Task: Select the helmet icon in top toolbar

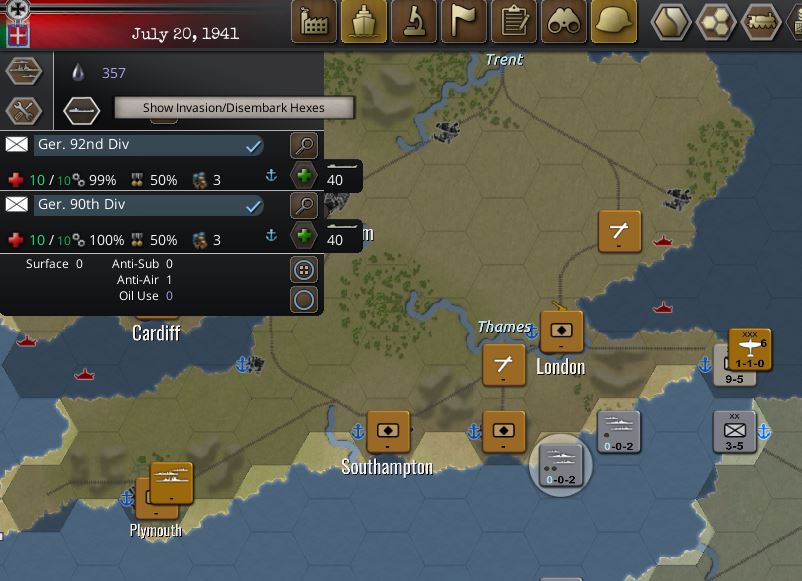Action: (x=614, y=21)
